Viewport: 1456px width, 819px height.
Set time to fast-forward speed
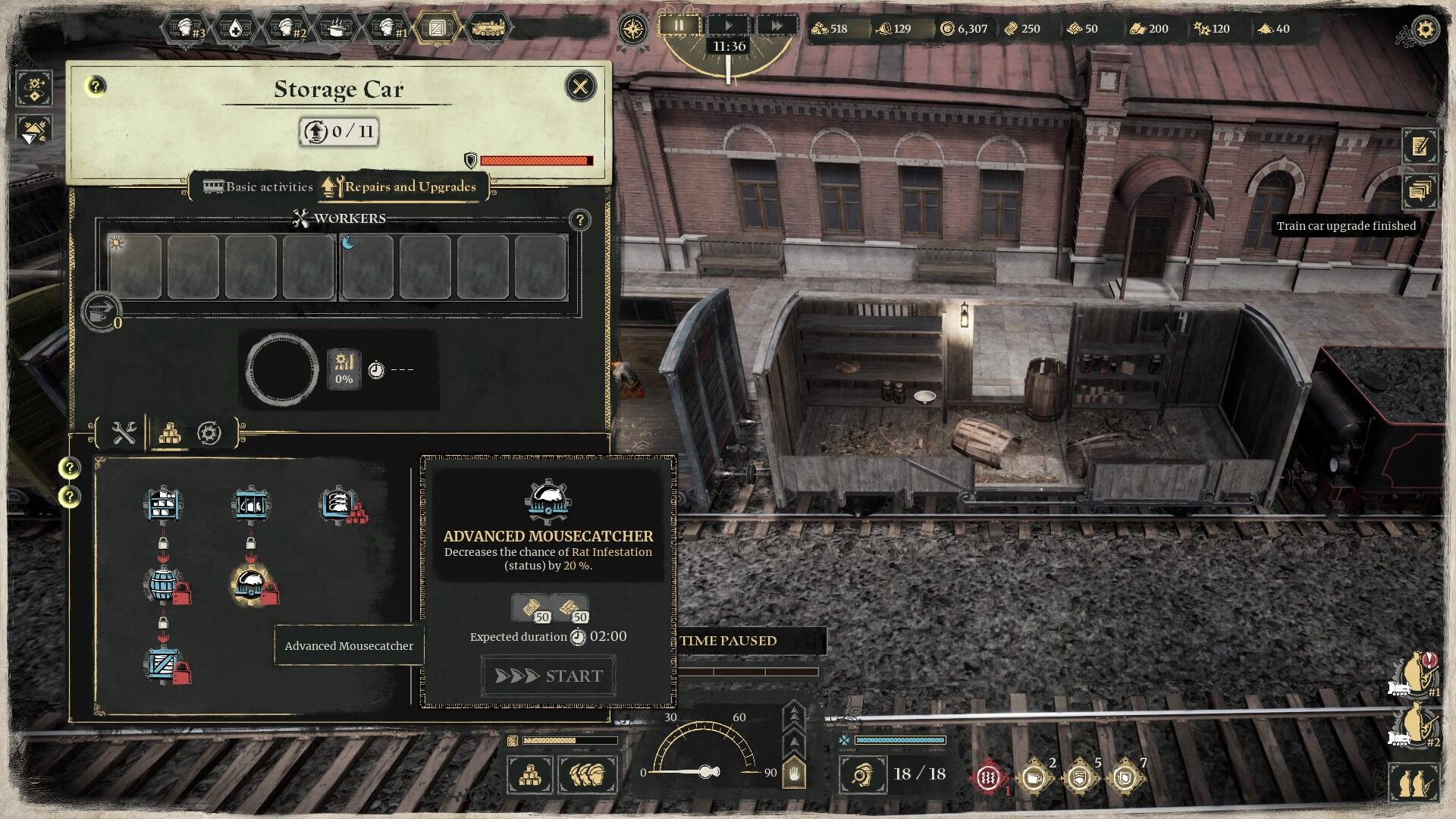777,26
